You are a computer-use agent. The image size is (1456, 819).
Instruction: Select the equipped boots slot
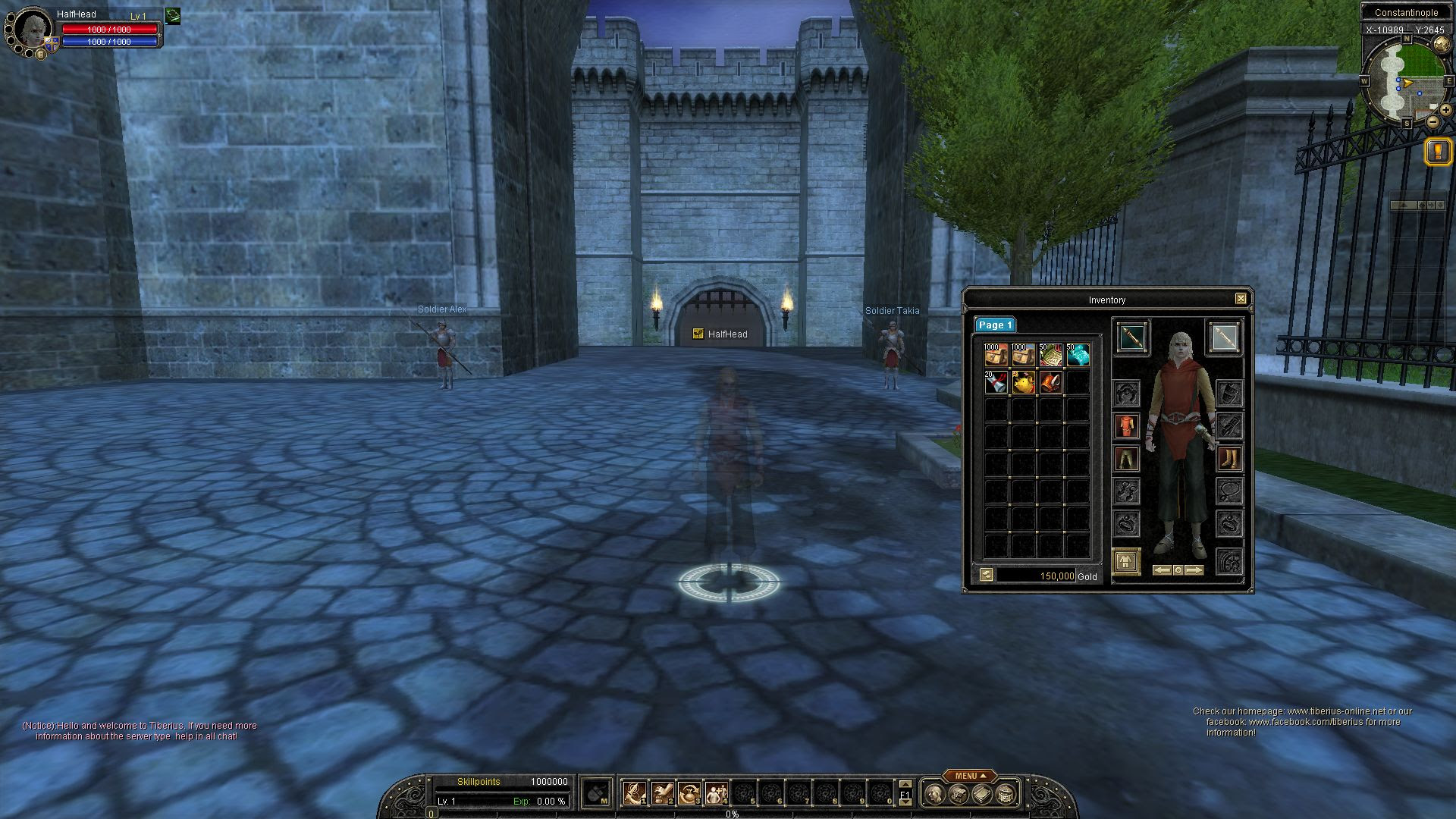coord(1228,459)
